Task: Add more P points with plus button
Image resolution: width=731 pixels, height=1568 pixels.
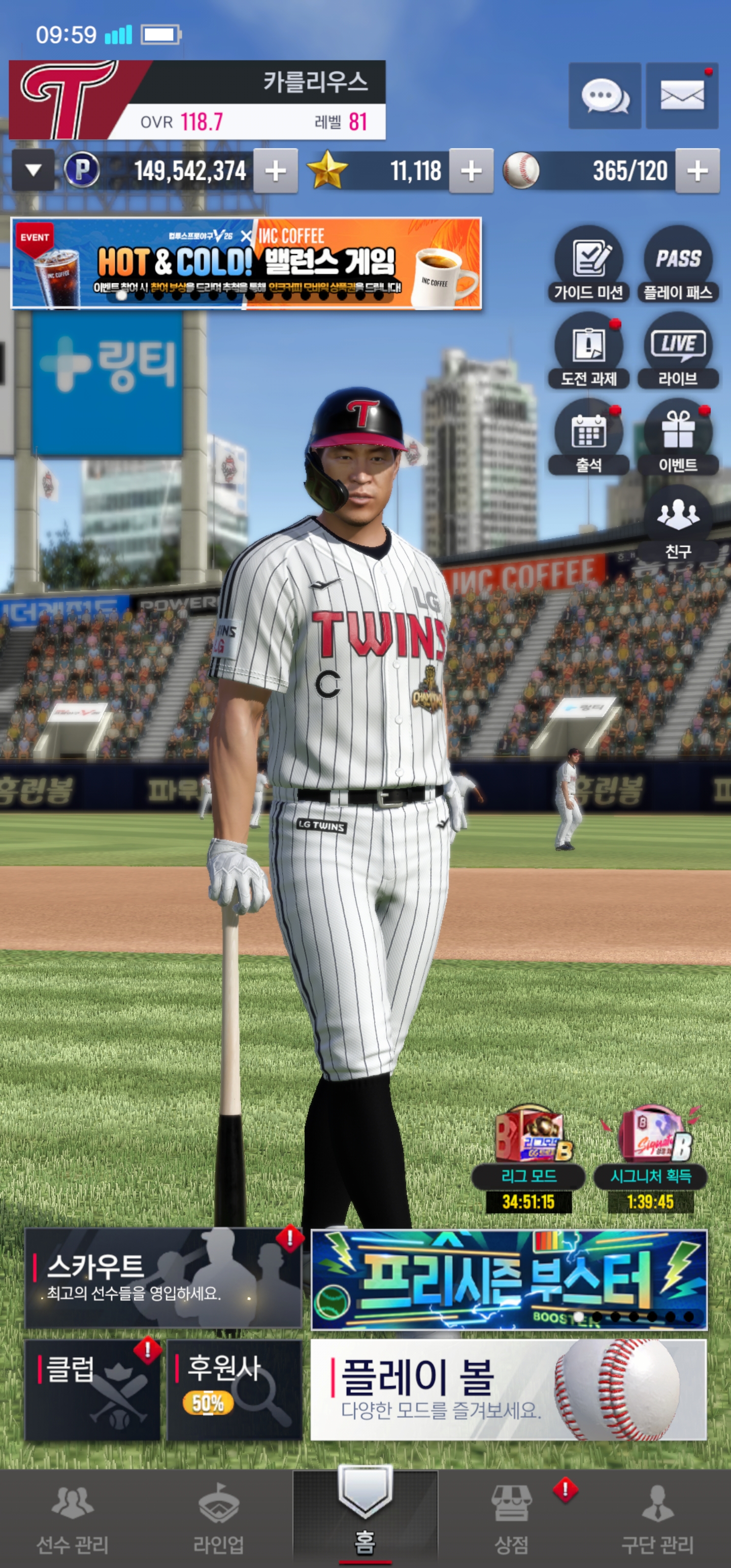Action: click(x=275, y=171)
